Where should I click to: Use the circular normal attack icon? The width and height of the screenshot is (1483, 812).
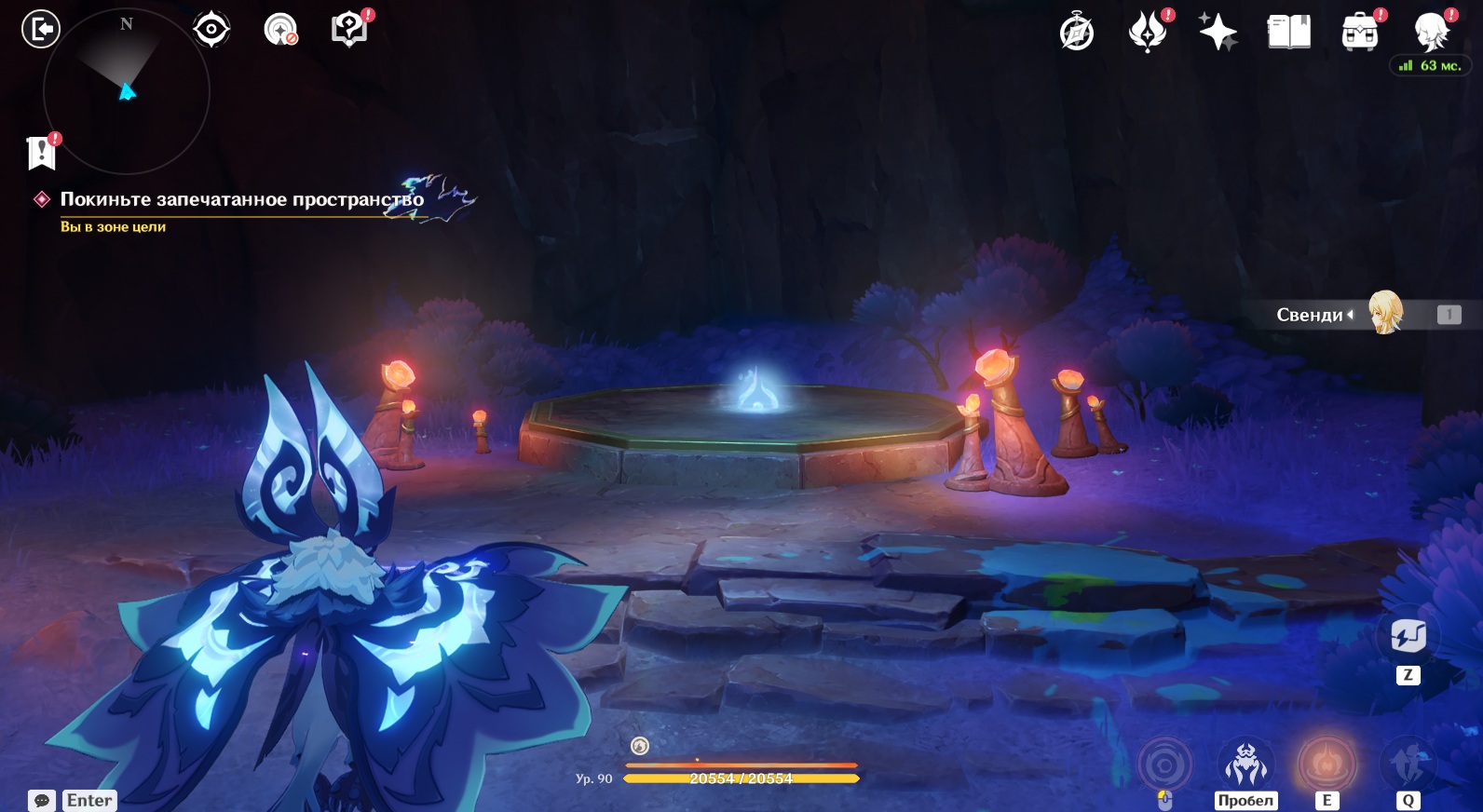[1164, 765]
